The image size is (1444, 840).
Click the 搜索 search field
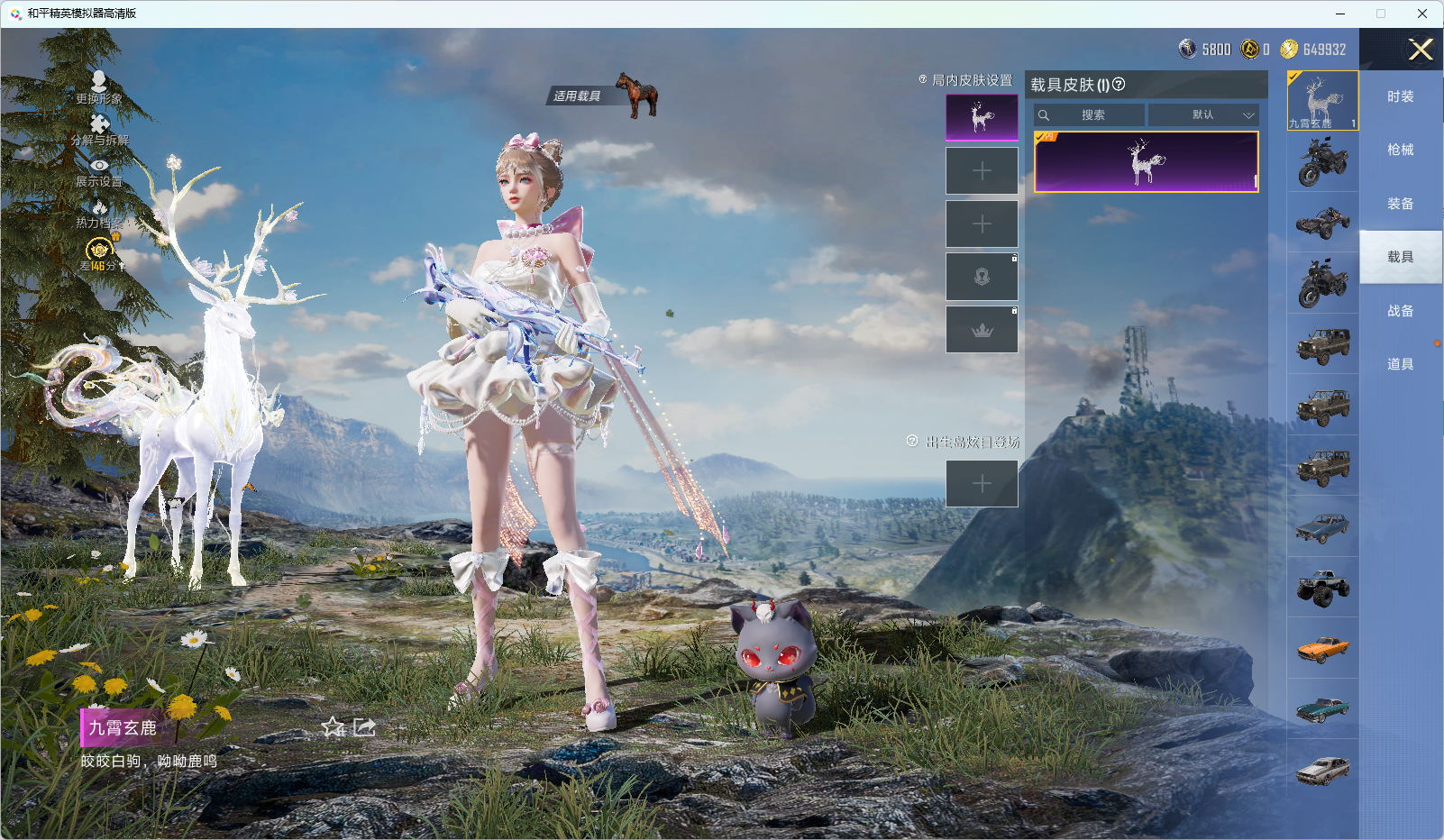(x=1091, y=115)
